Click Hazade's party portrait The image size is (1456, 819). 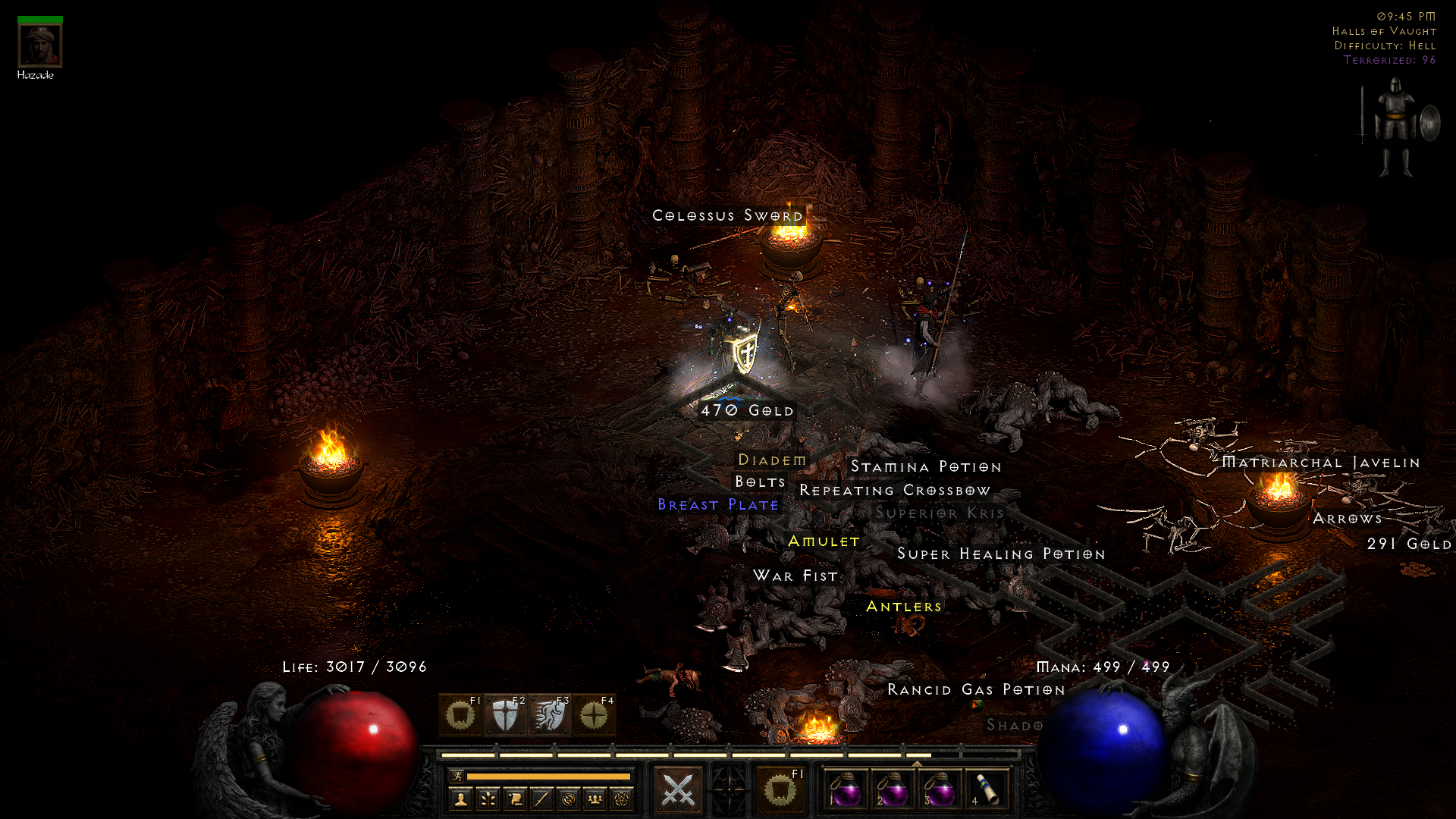tap(39, 44)
